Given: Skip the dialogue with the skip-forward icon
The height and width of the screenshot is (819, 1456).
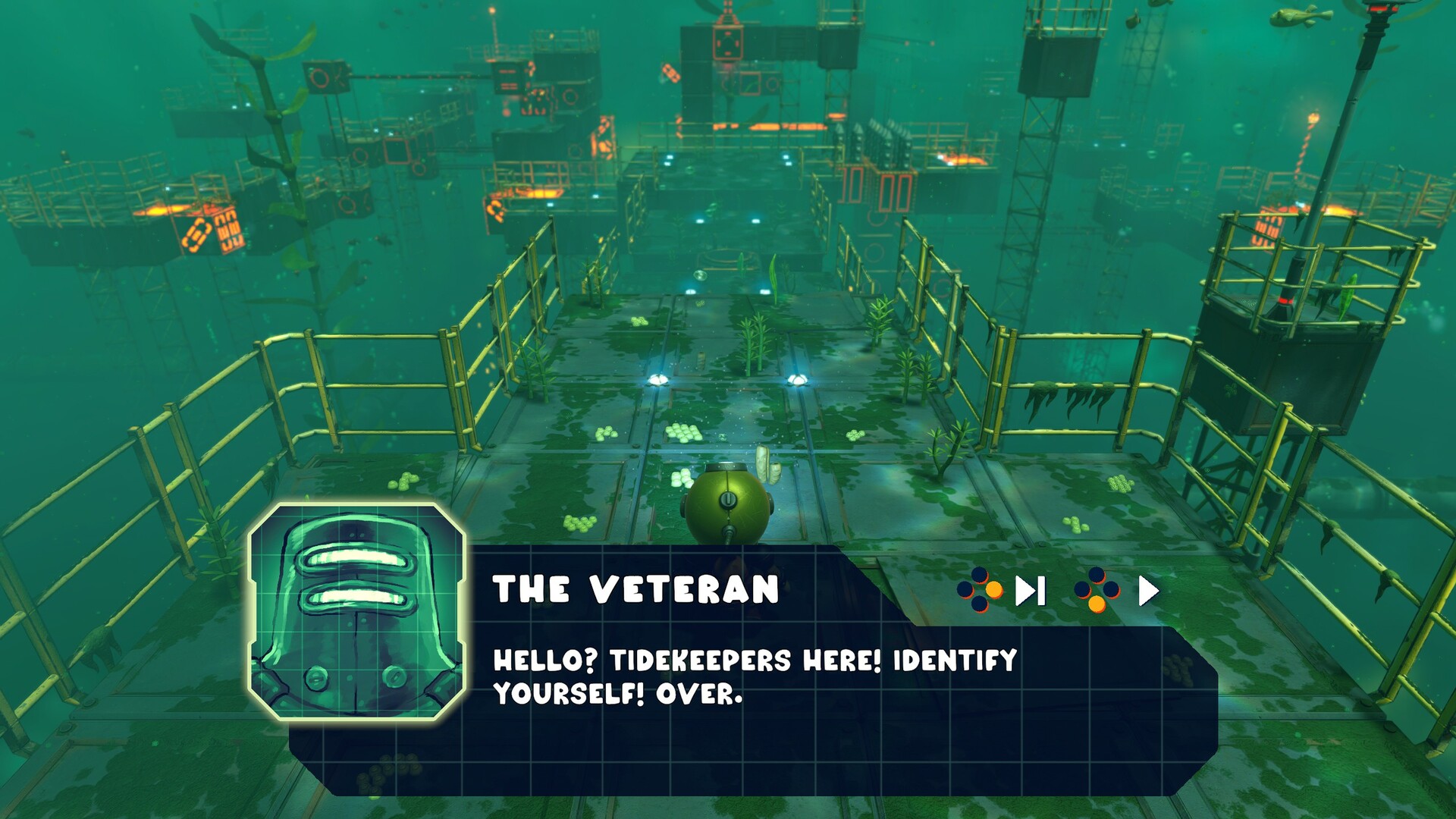Looking at the screenshot, I should [x=1031, y=591].
